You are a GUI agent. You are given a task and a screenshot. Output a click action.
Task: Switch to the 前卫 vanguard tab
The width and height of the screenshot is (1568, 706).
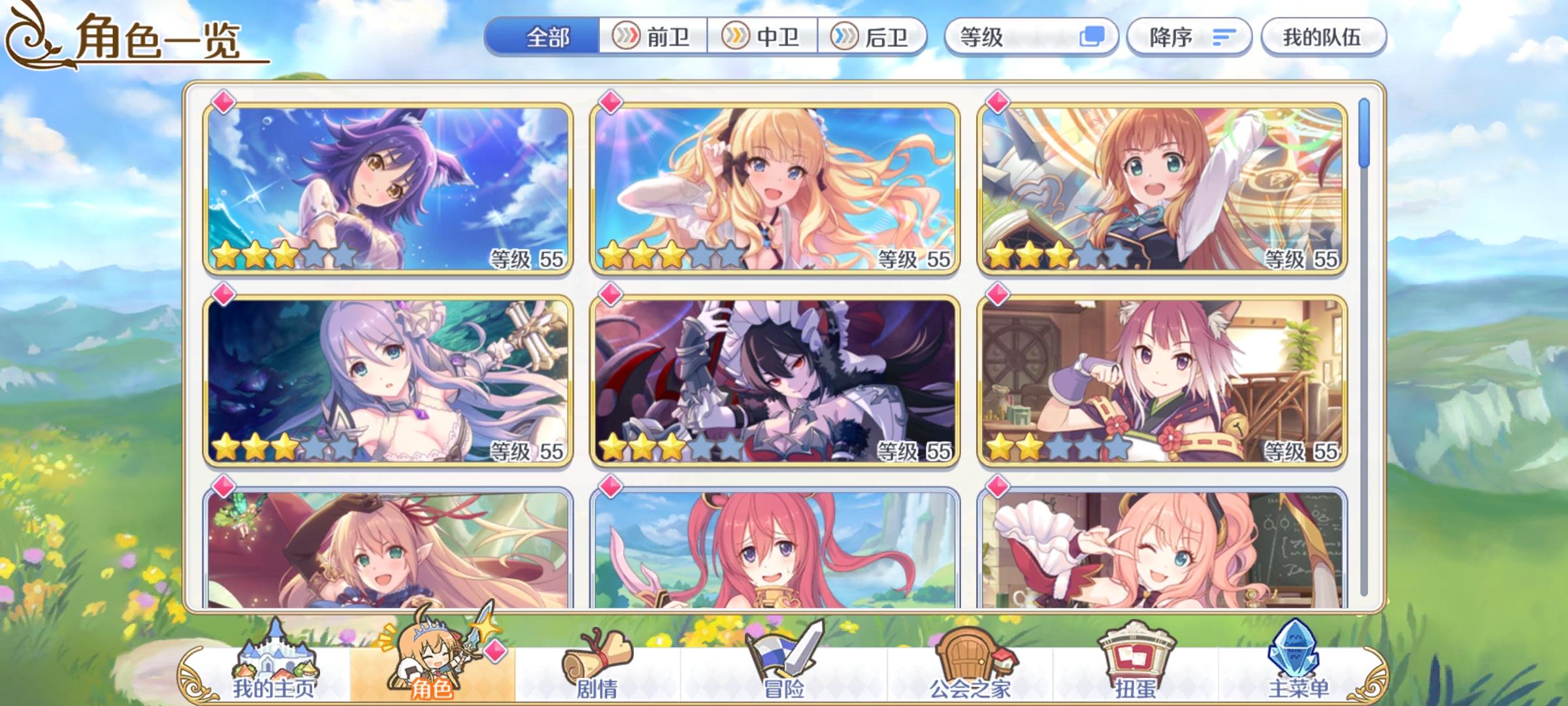pos(653,37)
